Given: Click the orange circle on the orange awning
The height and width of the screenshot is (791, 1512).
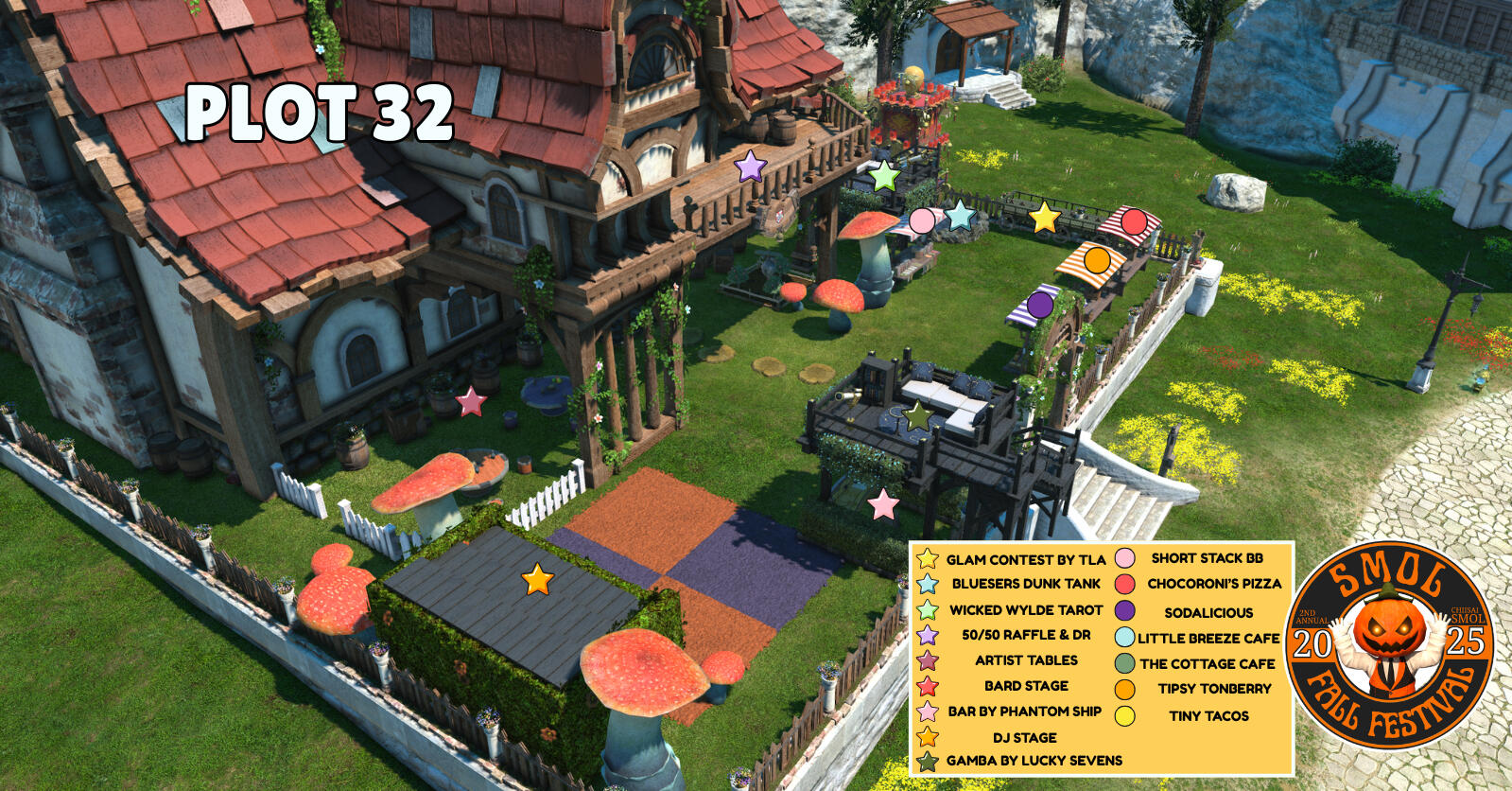Looking at the screenshot, I should [1096, 258].
